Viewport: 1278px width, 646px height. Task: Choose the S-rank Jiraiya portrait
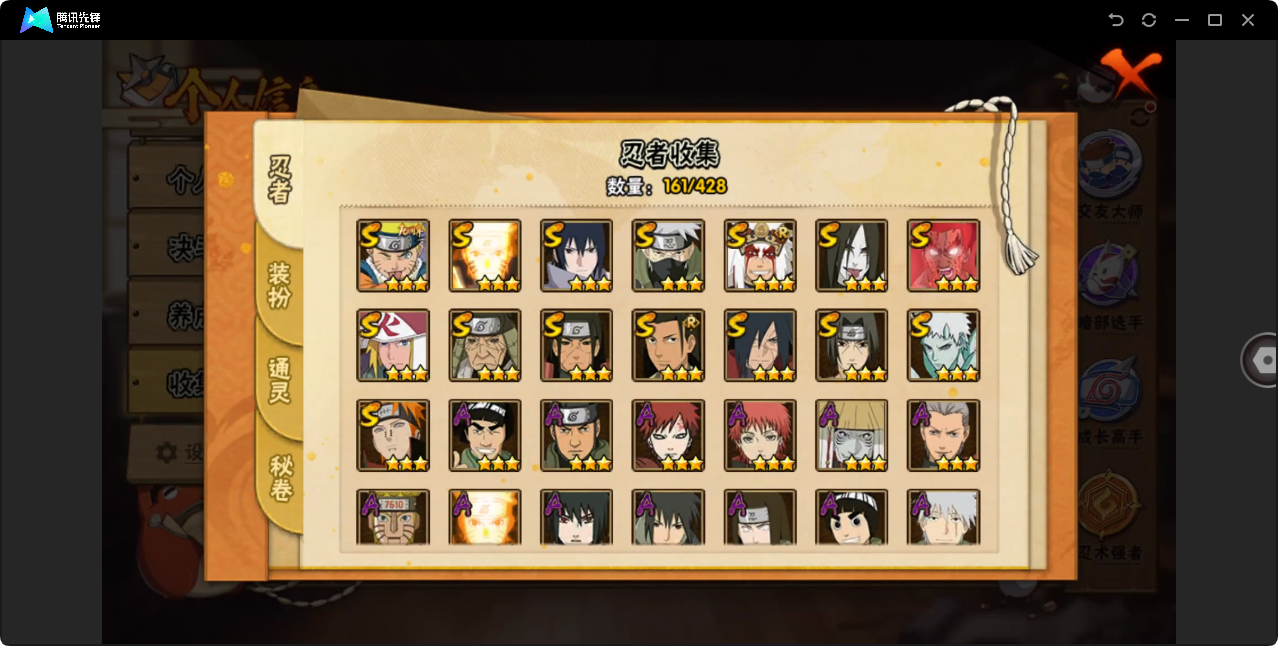(x=760, y=256)
